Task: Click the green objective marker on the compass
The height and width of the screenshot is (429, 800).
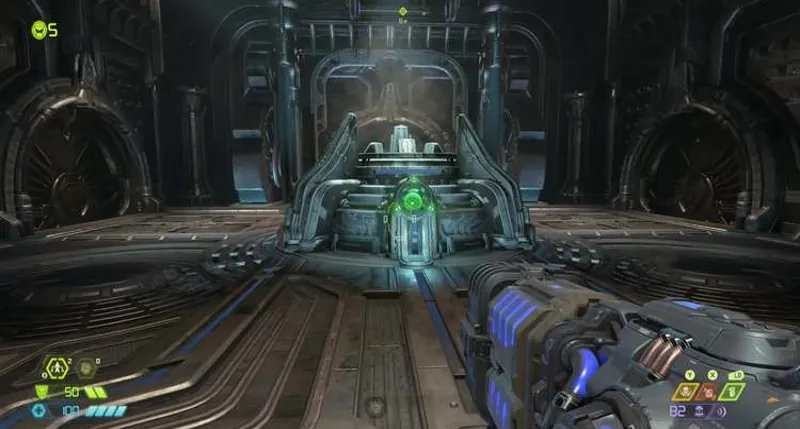Action: click(x=401, y=12)
